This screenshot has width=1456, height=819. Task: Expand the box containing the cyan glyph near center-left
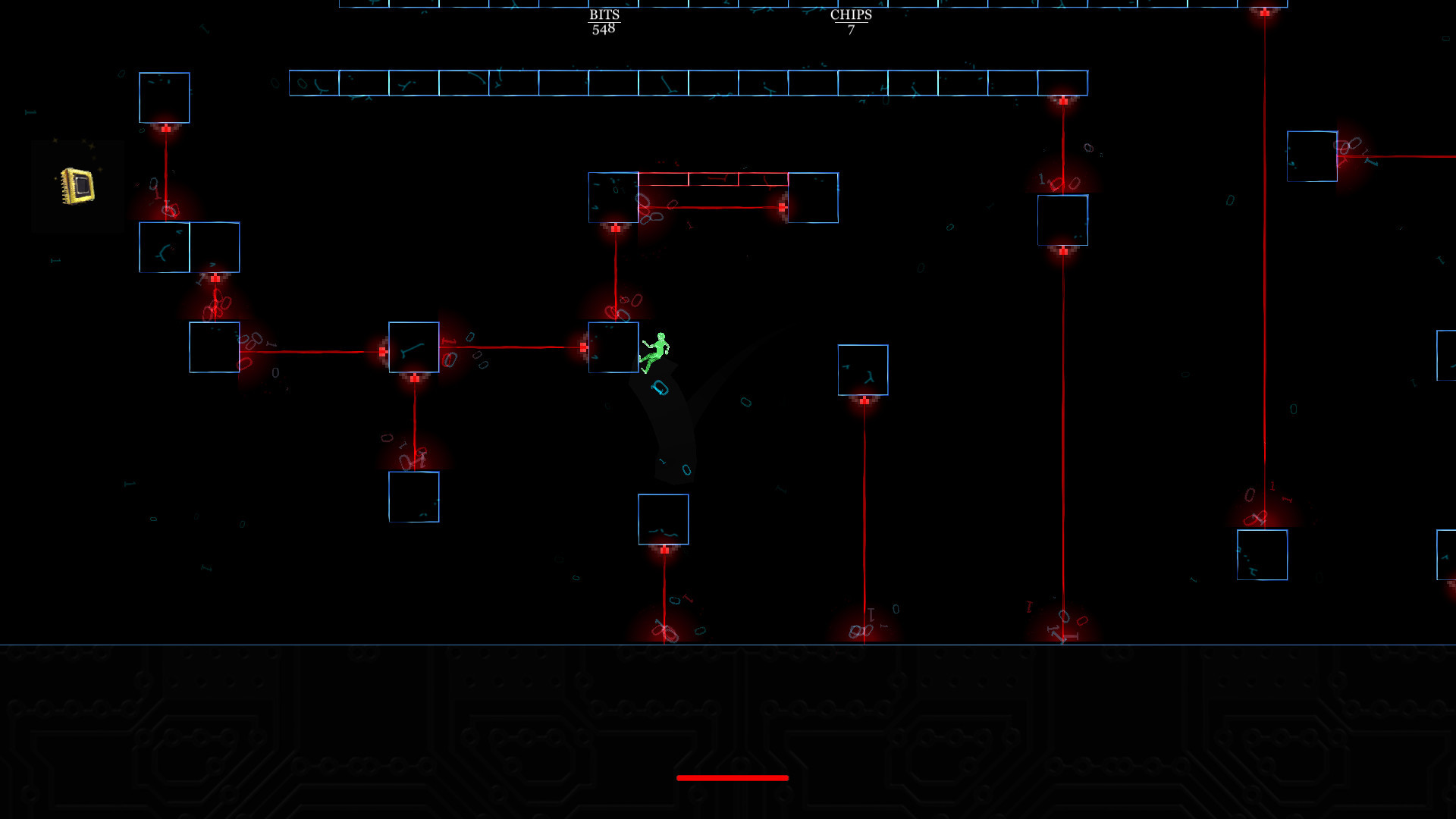(413, 347)
